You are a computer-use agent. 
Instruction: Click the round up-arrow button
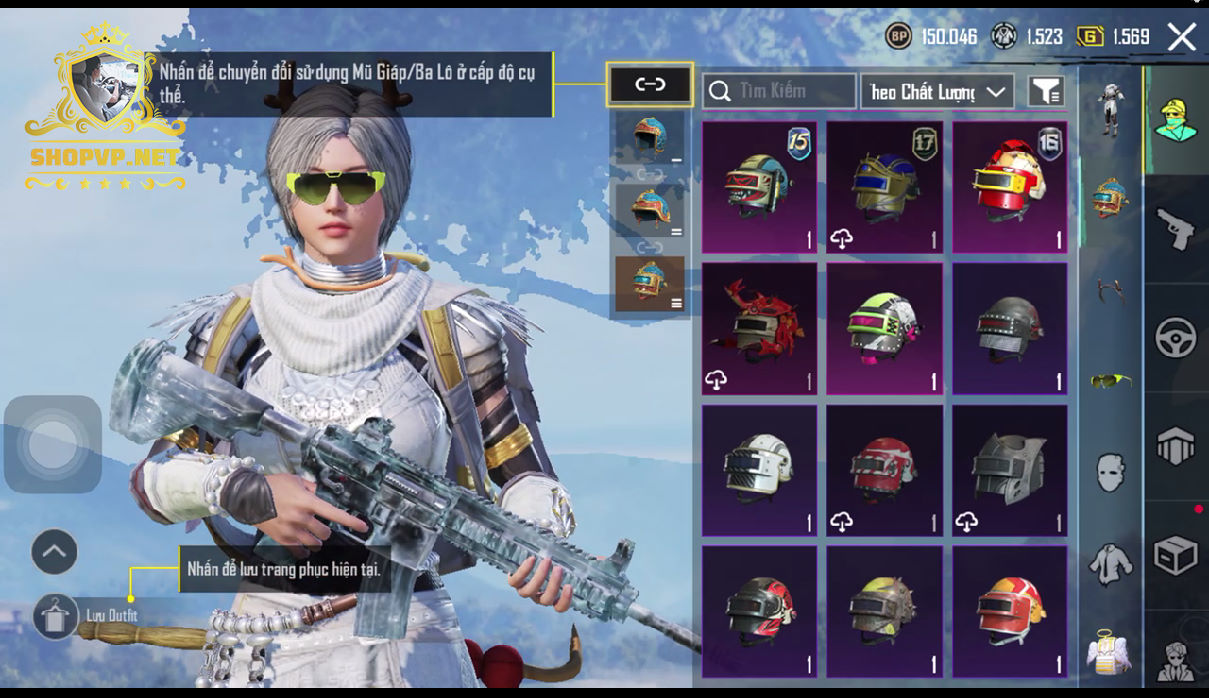tap(55, 551)
